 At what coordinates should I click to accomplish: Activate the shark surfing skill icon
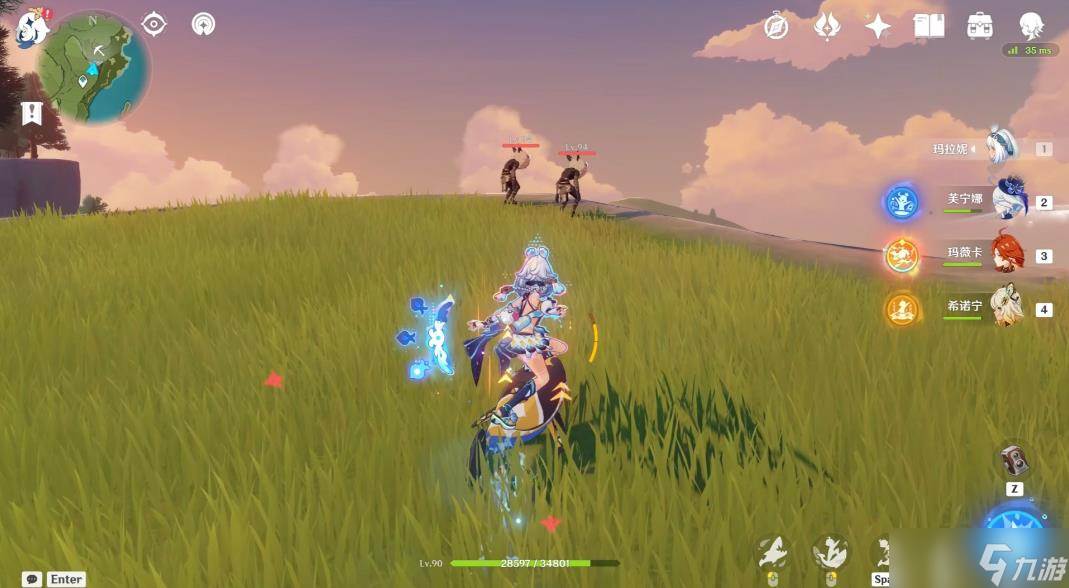[x=830, y=553]
